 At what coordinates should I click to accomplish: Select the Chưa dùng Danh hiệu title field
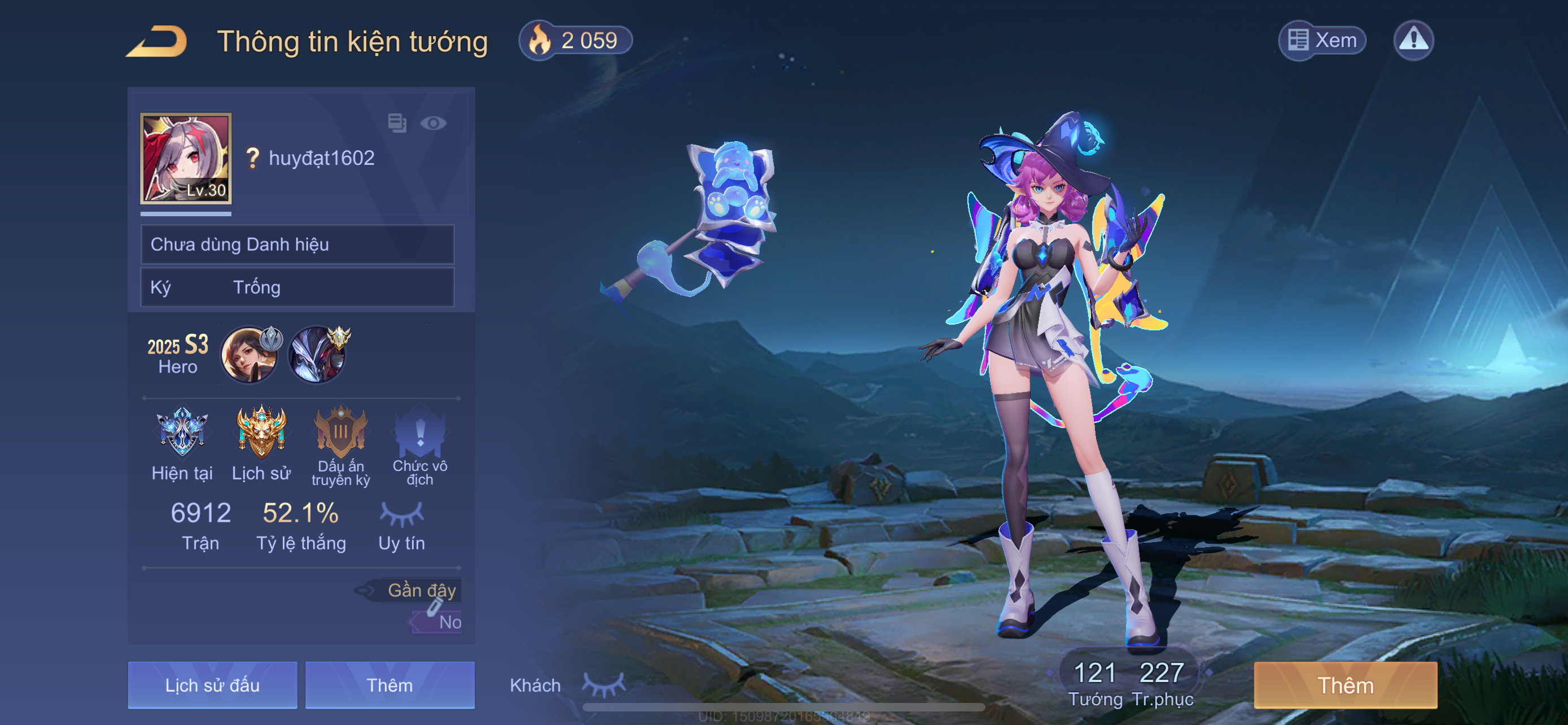pos(297,244)
